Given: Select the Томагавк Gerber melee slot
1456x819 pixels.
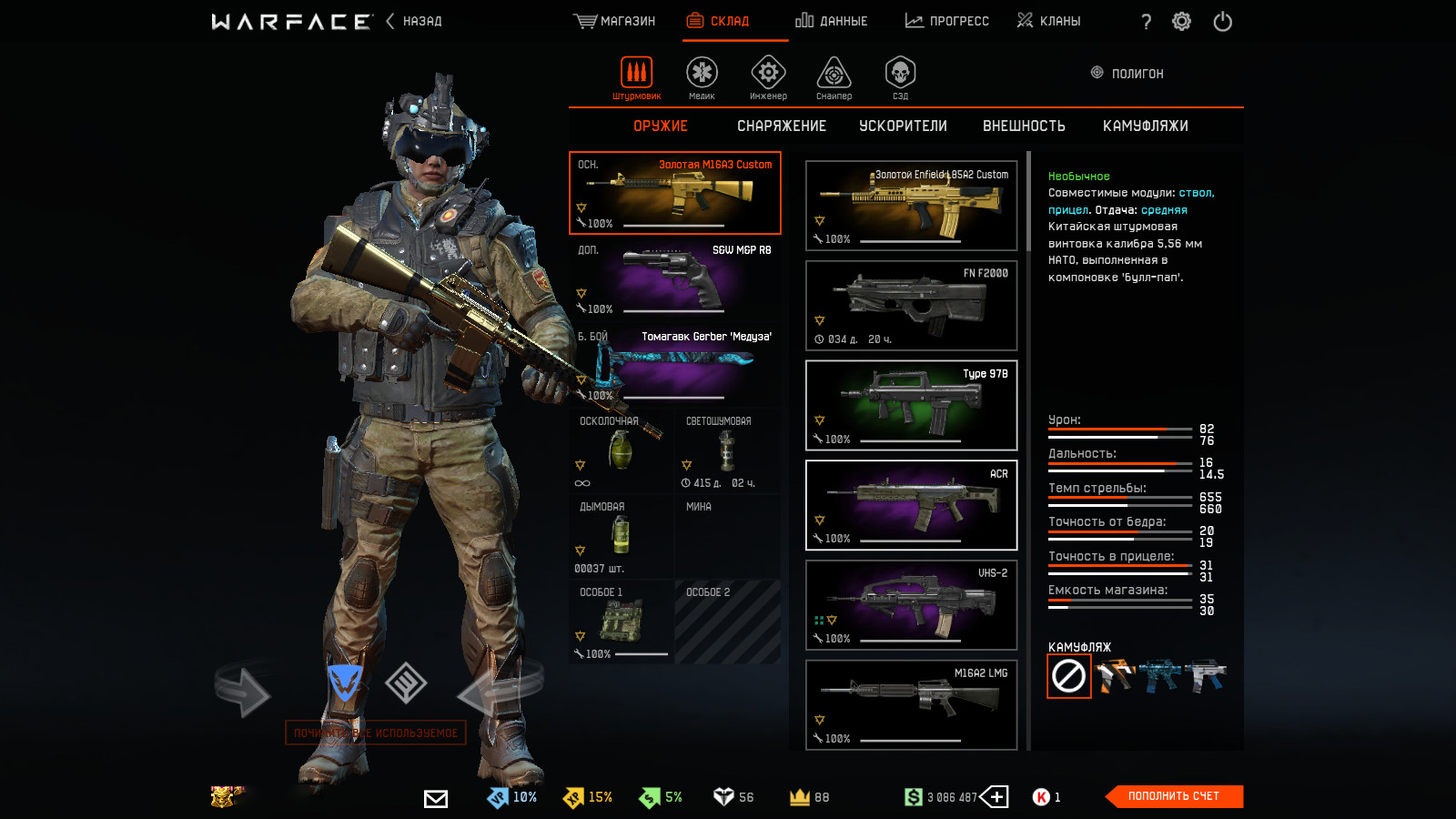Looking at the screenshot, I should (674, 366).
